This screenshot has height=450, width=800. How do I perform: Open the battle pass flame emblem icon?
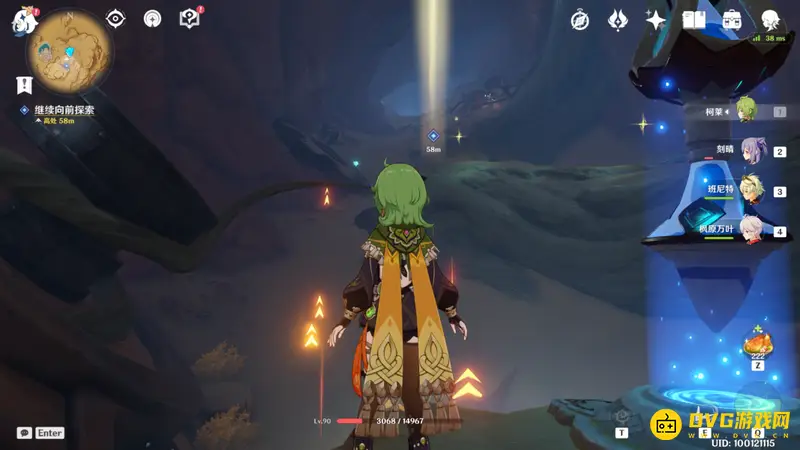pos(619,19)
